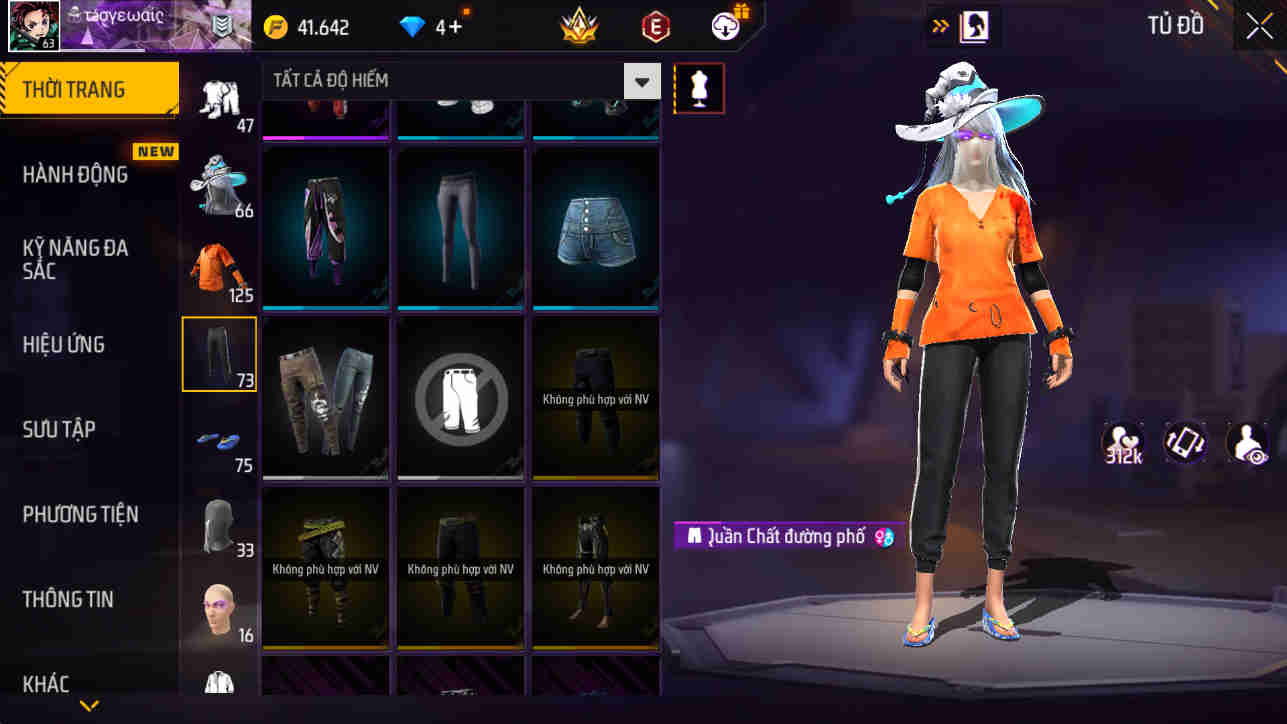Click the rotate character phone icon

[x=1185, y=443]
